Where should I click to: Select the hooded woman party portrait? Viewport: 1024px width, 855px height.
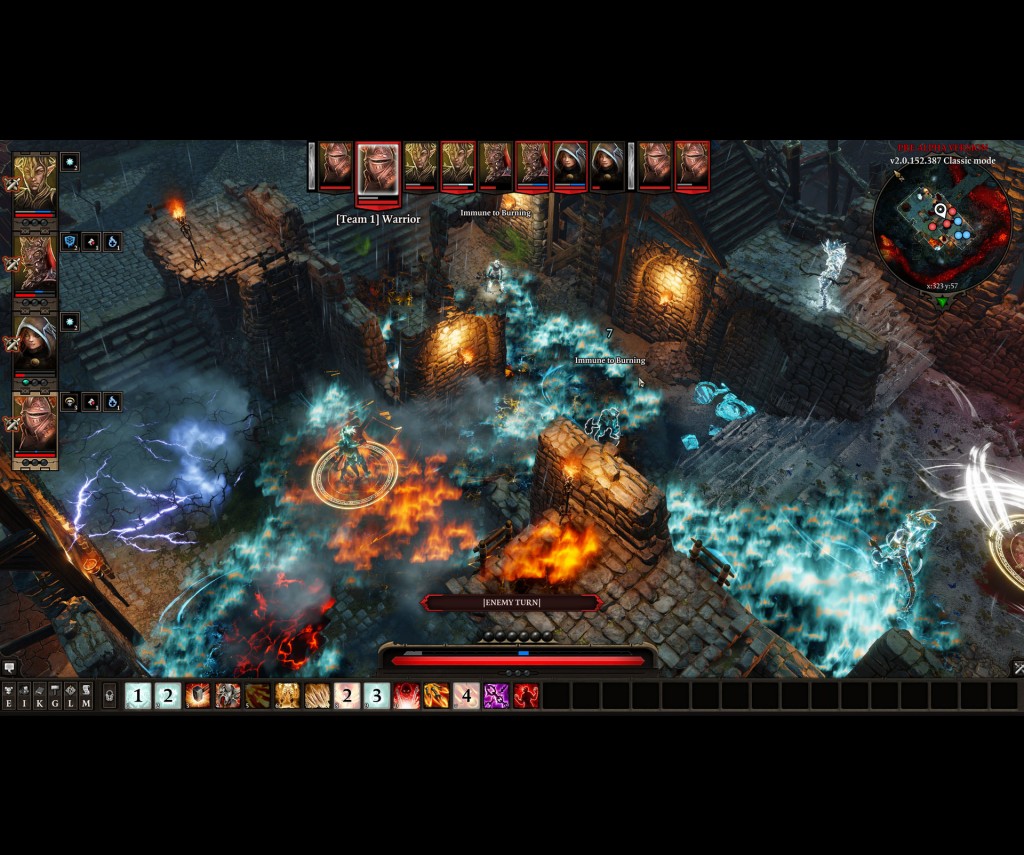(34, 343)
